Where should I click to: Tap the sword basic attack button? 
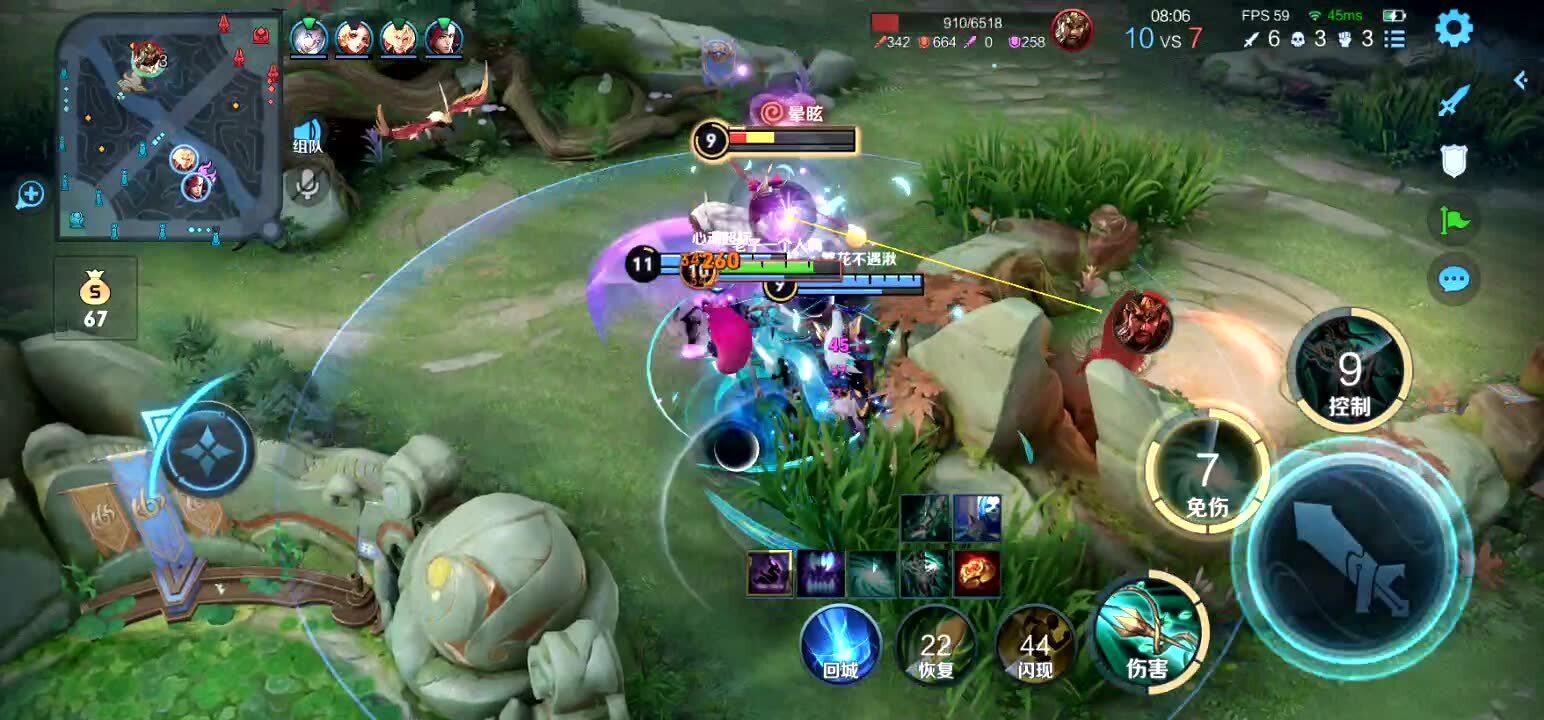(1351, 558)
